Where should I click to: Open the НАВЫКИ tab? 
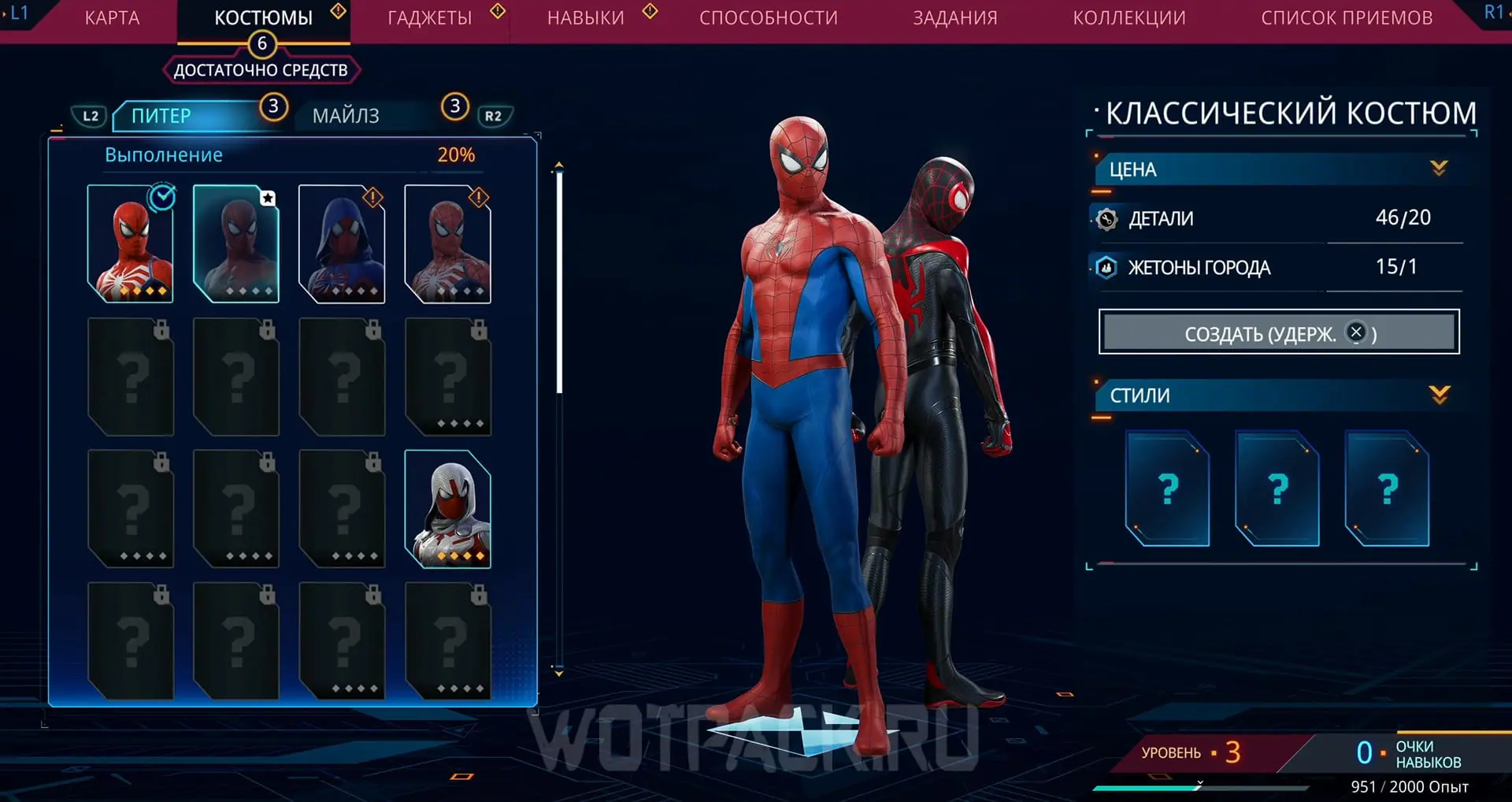(586, 18)
